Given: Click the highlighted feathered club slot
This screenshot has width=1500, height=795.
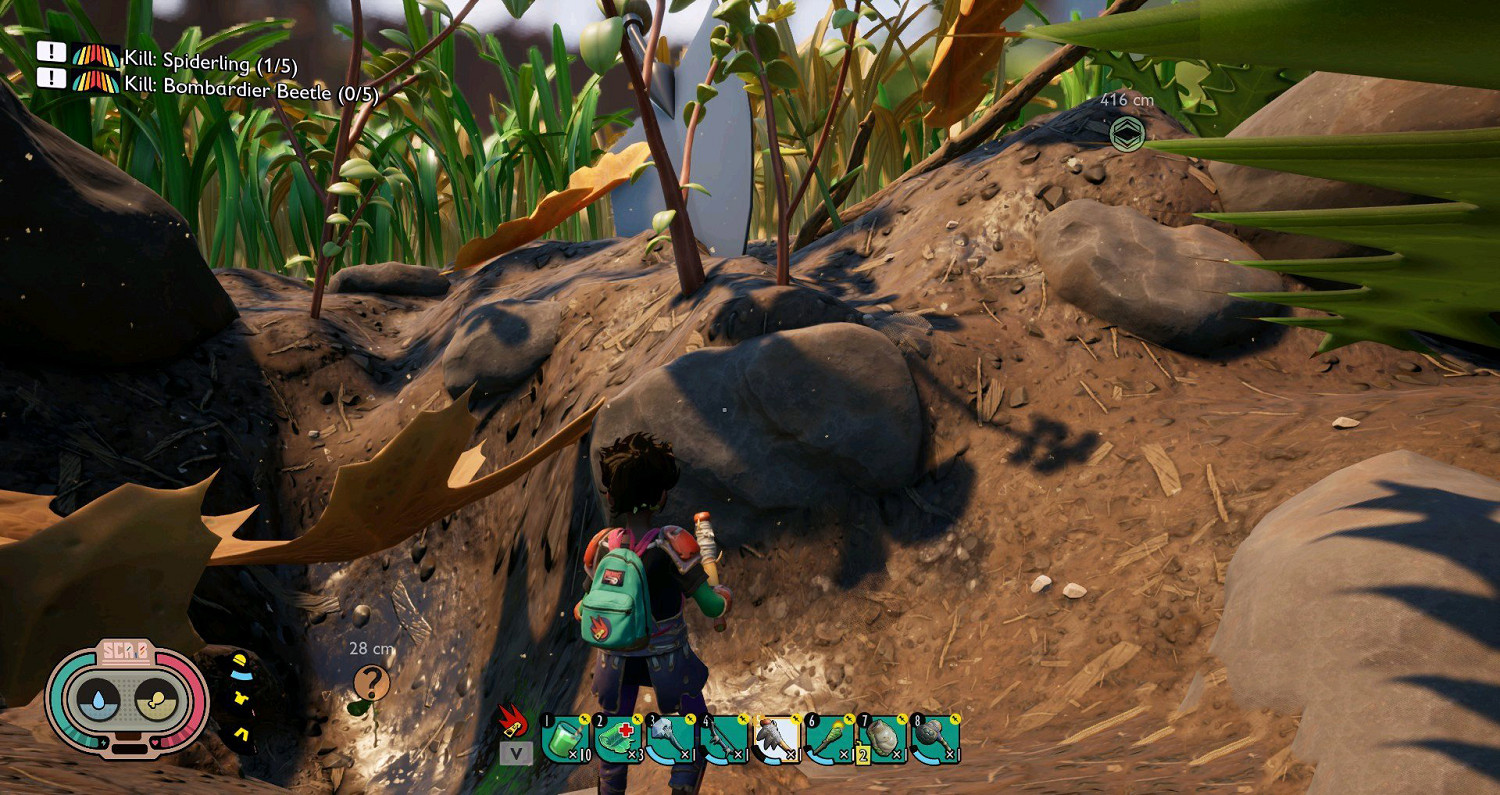Looking at the screenshot, I should pyautogui.click(x=776, y=740).
